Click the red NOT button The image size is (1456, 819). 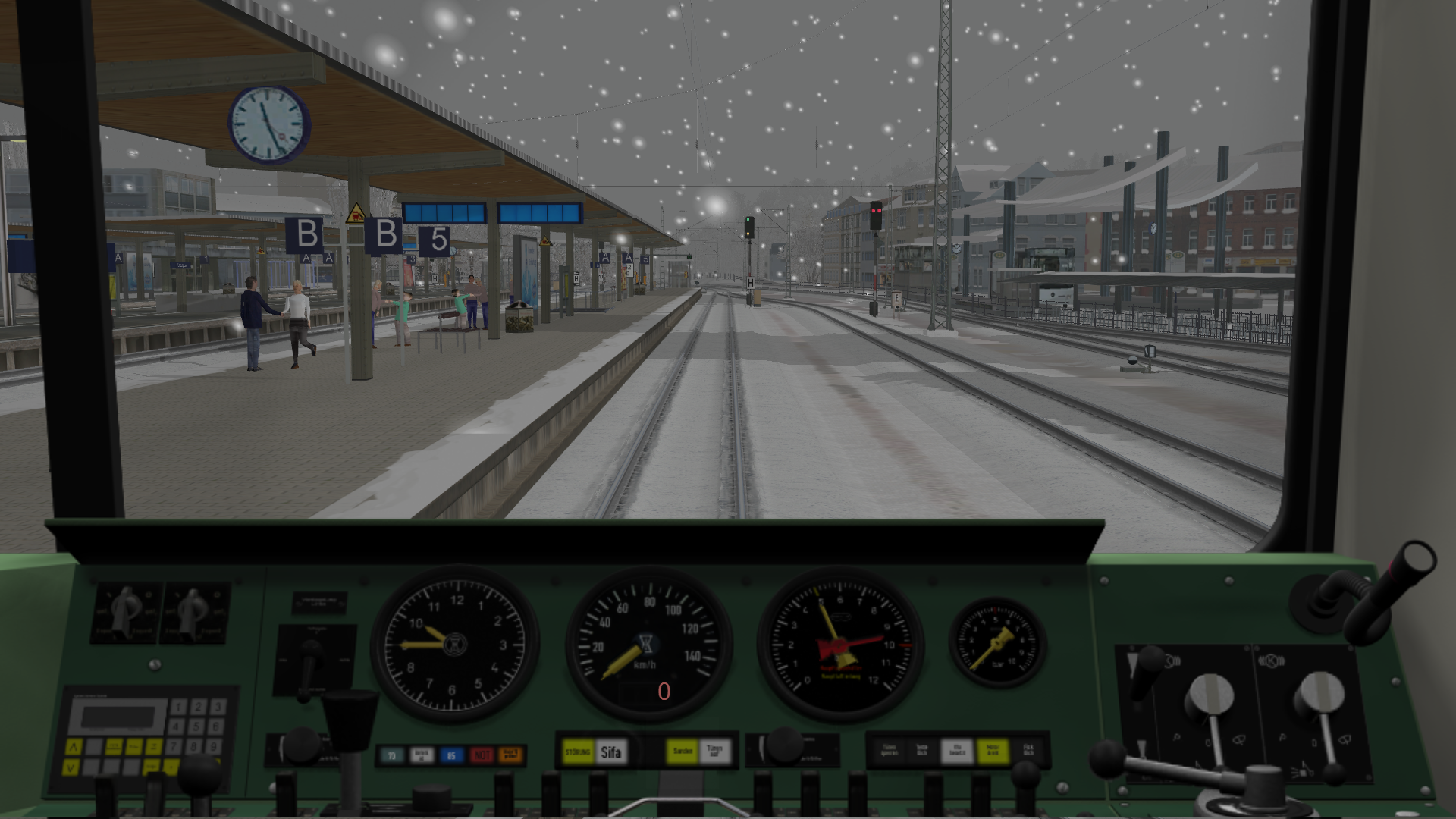(x=481, y=755)
